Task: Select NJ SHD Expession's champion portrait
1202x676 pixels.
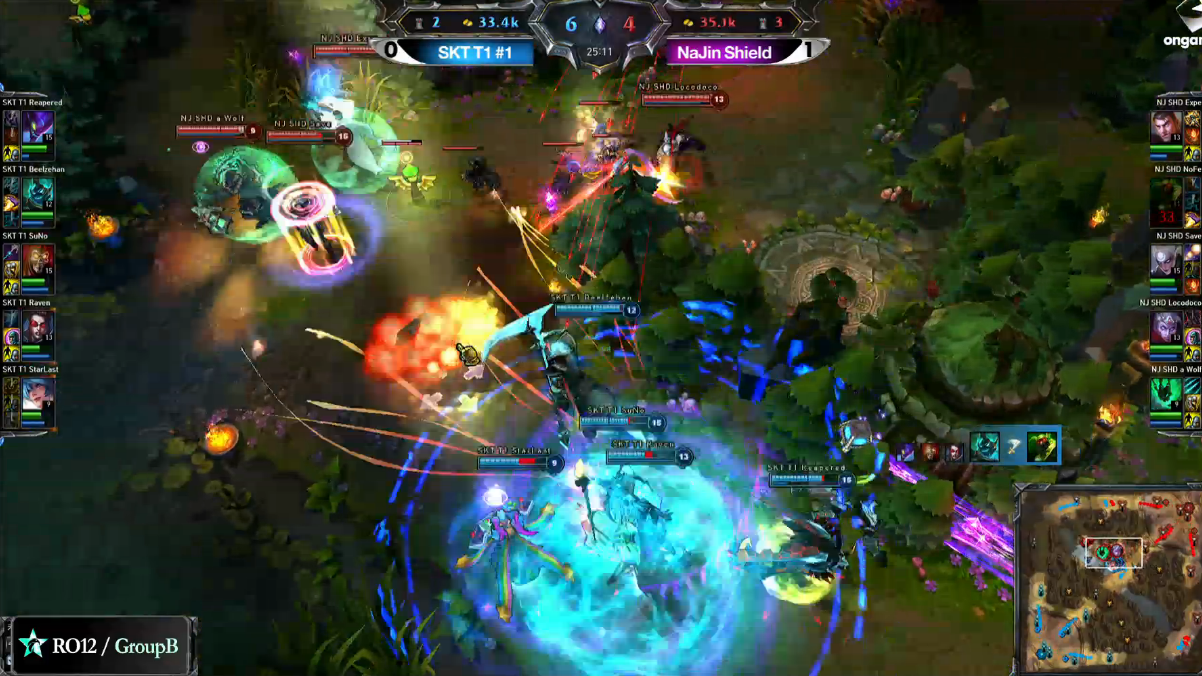Action: [1165, 127]
